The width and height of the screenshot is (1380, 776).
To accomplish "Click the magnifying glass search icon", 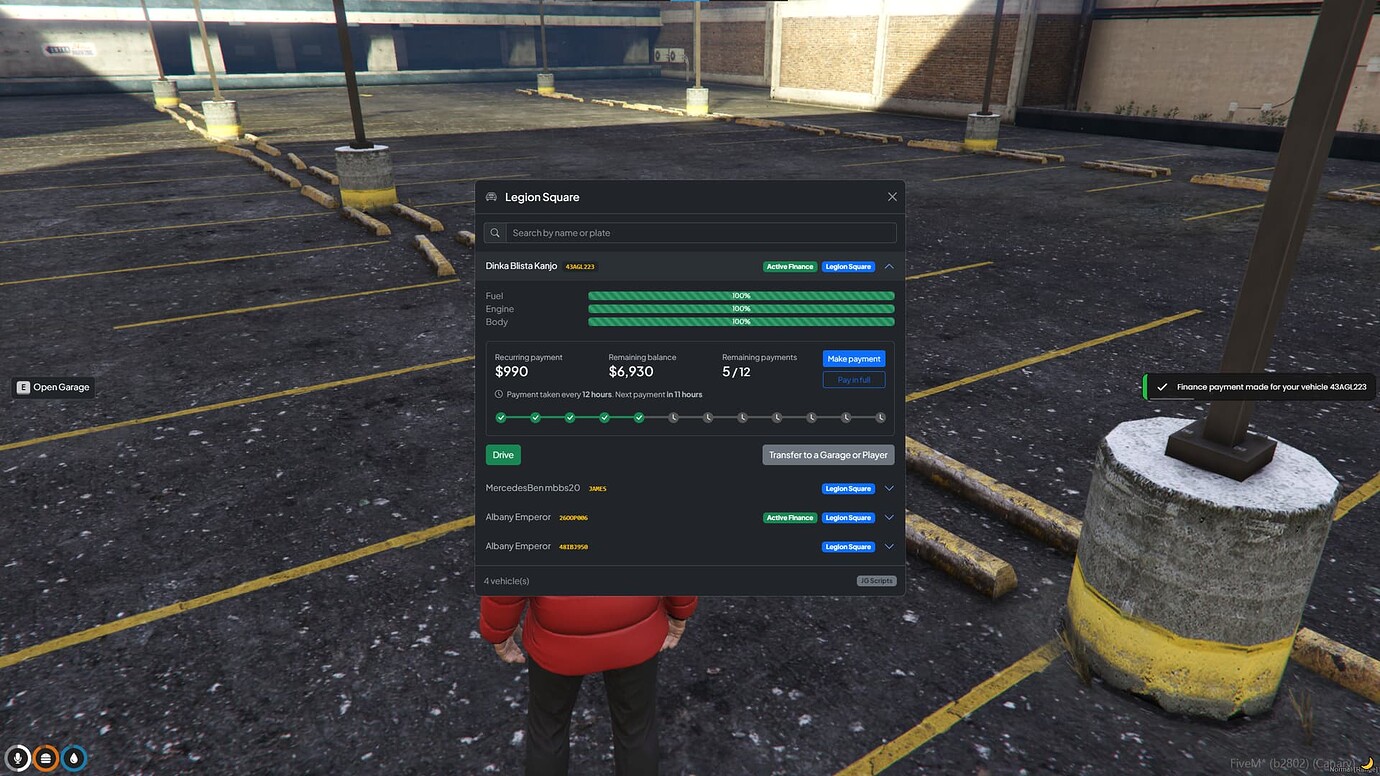I will (x=494, y=232).
